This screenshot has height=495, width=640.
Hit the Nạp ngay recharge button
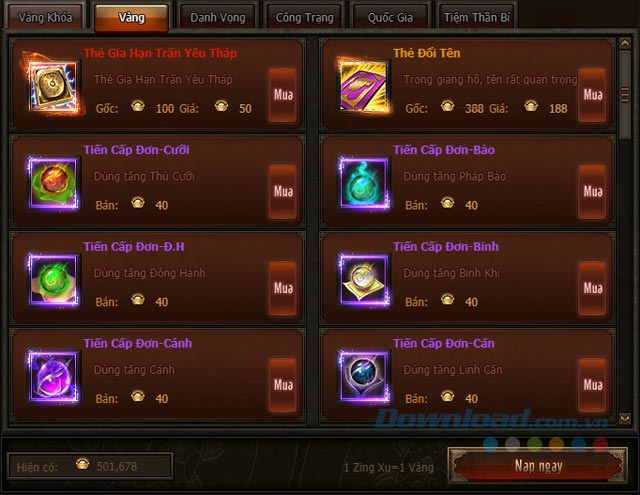[538, 466]
